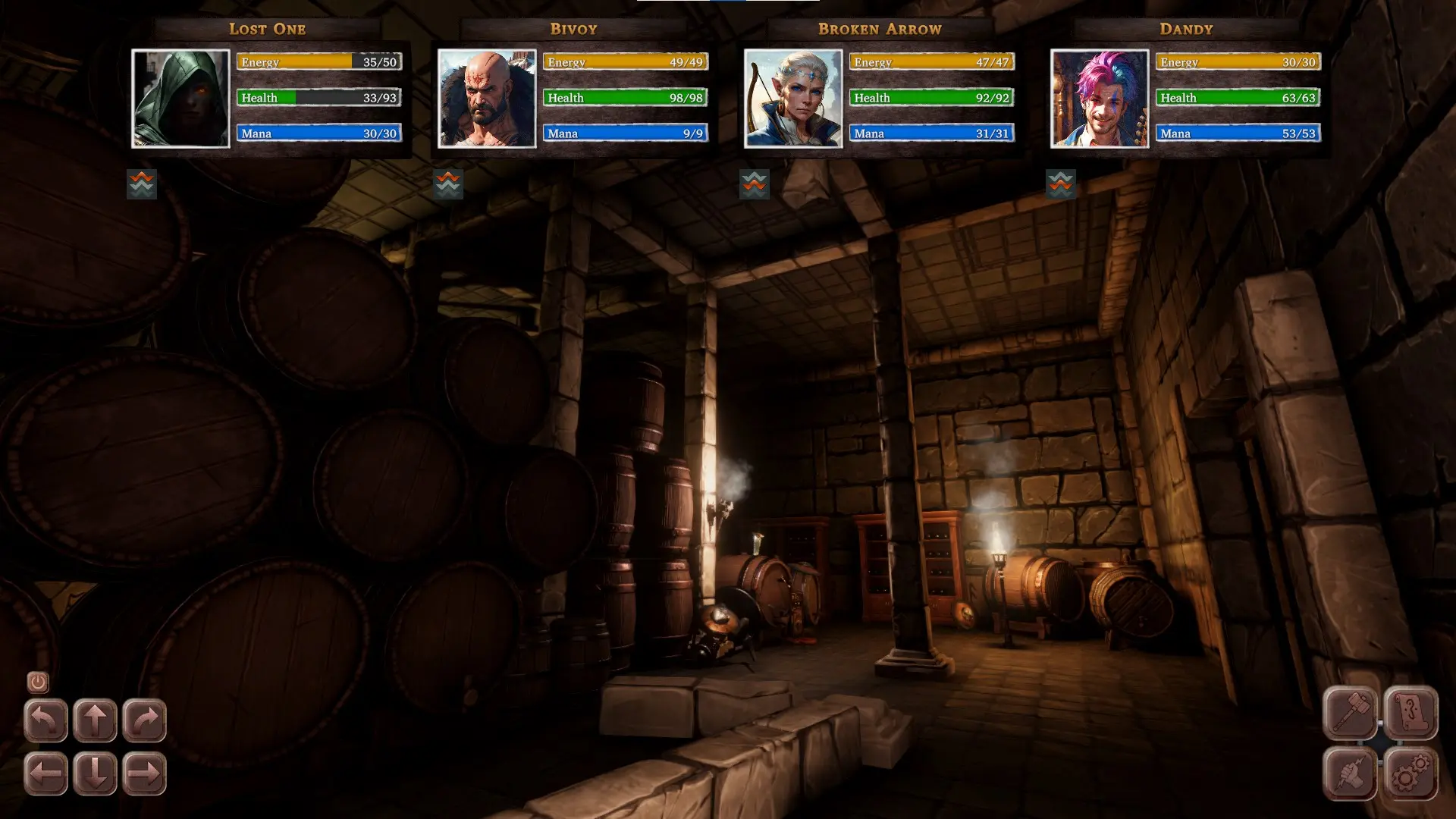
Task: Click Bivoy's bald warrior portrait
Action: tap(487, 99)
